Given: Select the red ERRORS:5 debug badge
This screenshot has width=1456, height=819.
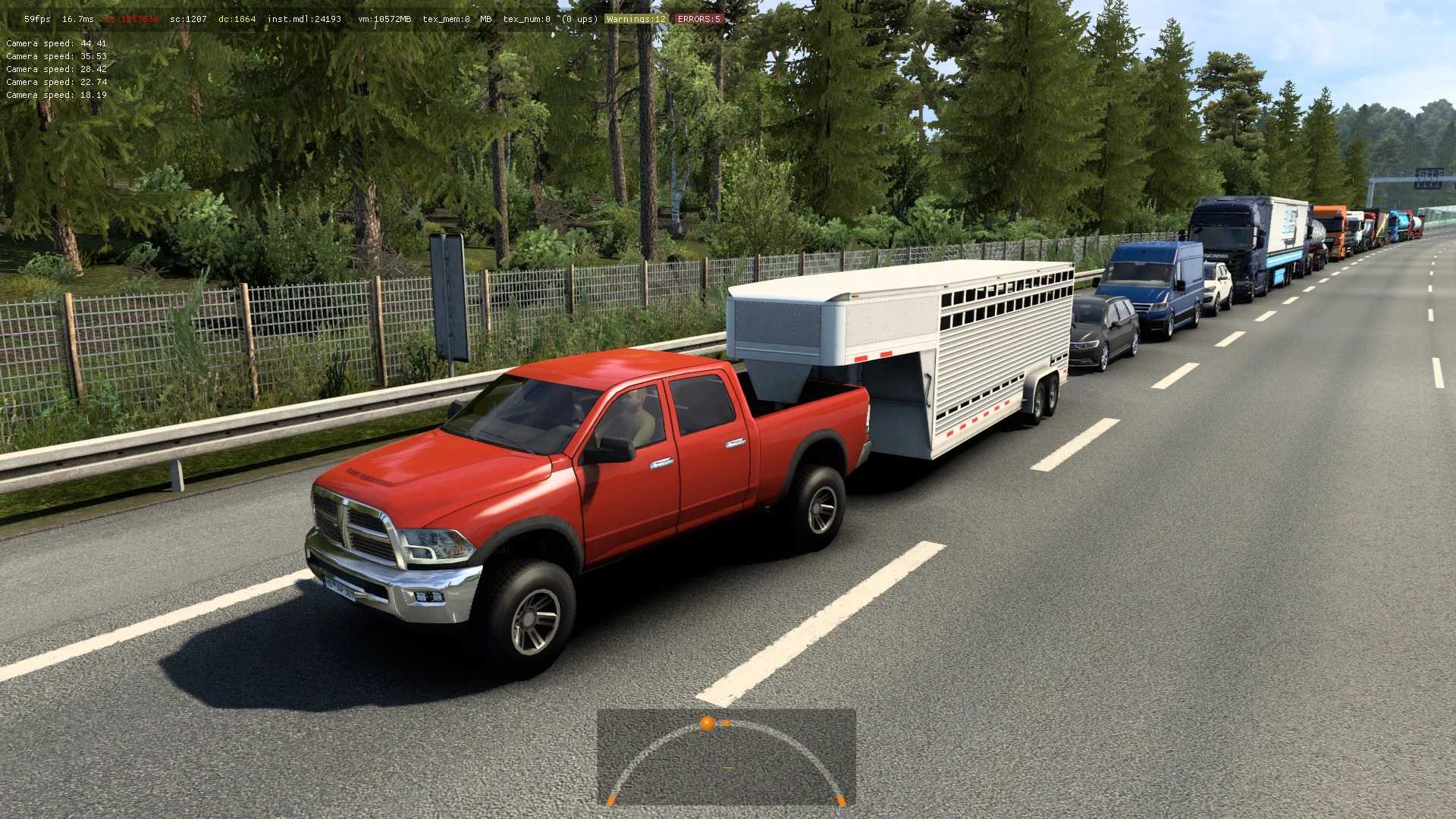Looking at the screenshot, I should 698,19.
